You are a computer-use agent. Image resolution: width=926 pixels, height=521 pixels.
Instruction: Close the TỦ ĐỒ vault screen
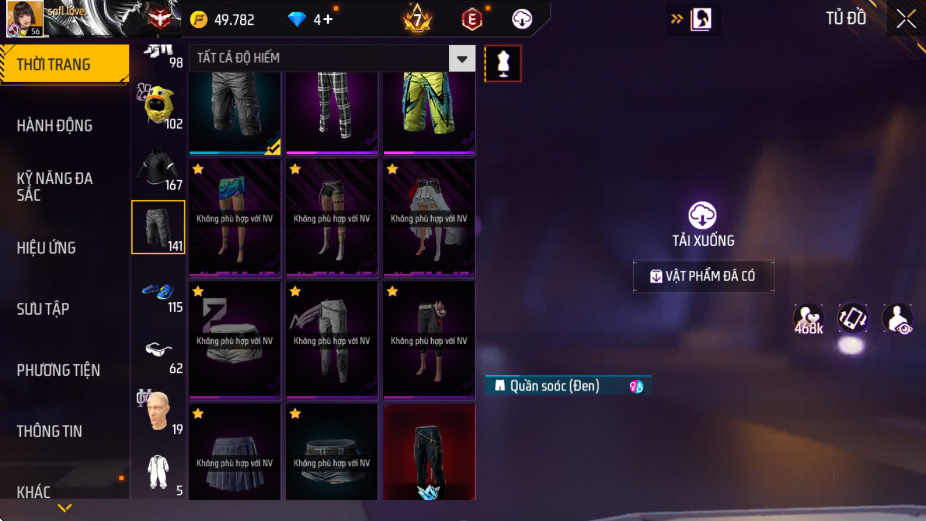click(x=905, y=19)
